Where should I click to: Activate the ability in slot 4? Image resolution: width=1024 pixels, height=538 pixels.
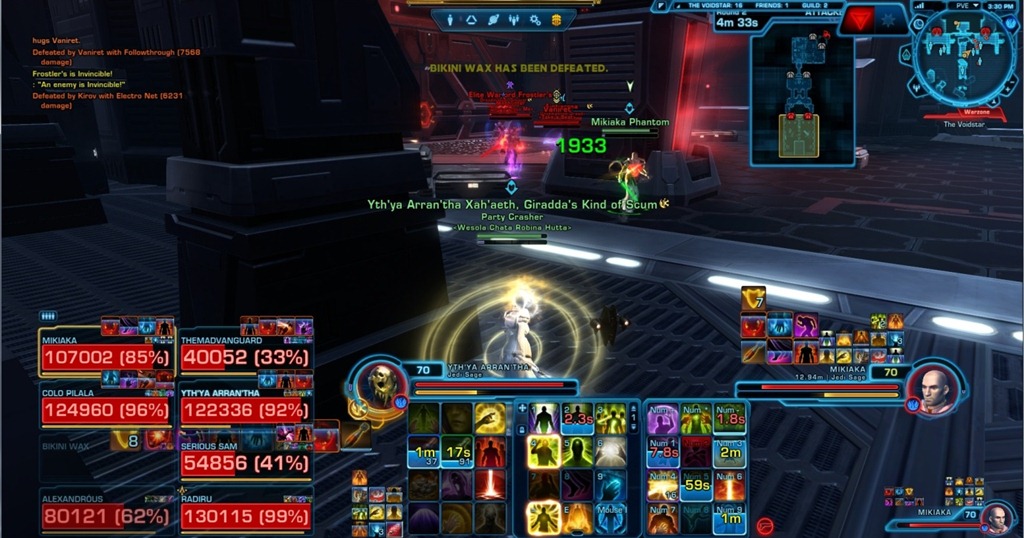[x=543, y=452]
